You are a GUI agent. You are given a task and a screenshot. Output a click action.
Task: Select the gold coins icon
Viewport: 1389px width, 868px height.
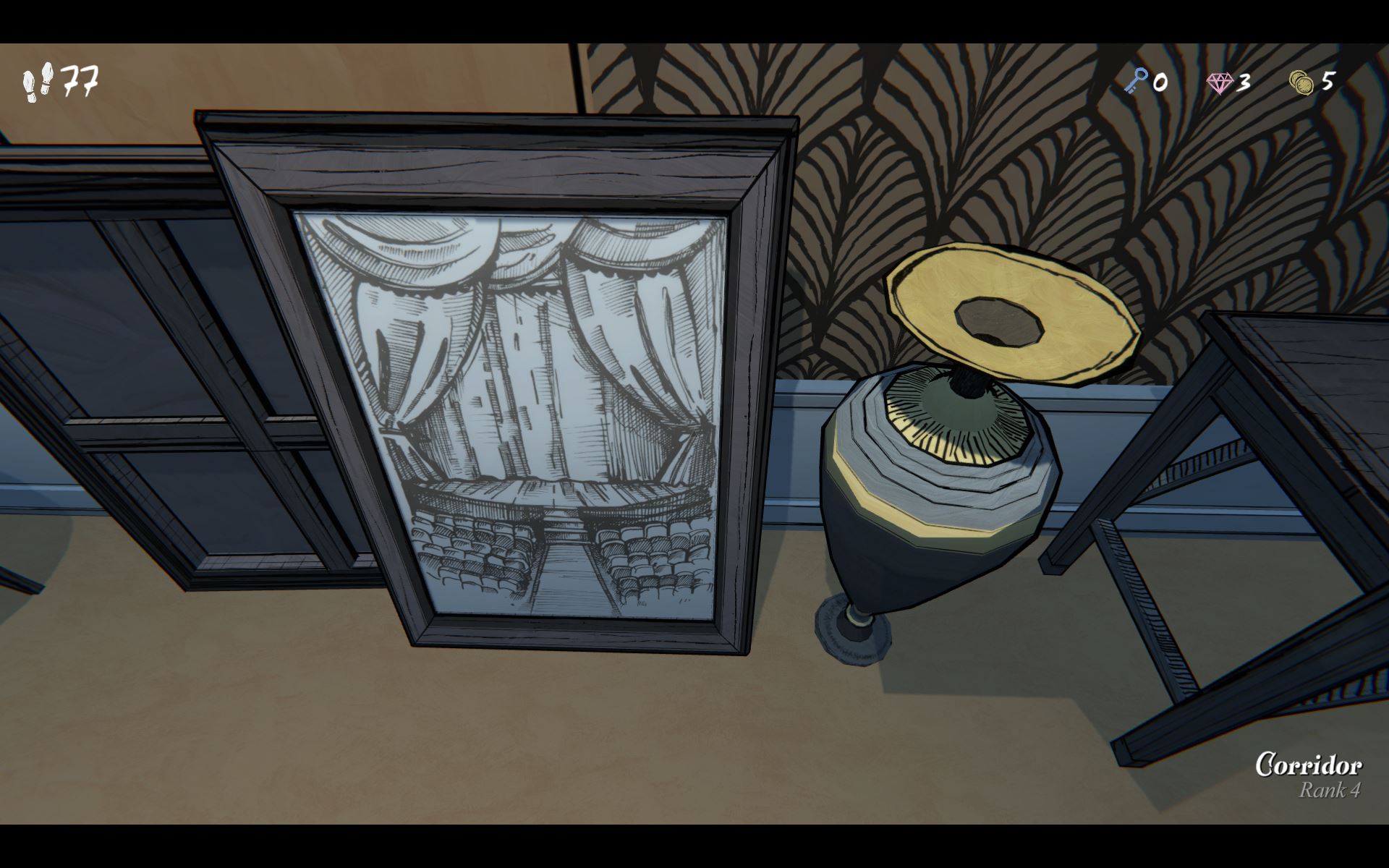pyautogui.click(x=1301, y=82)
